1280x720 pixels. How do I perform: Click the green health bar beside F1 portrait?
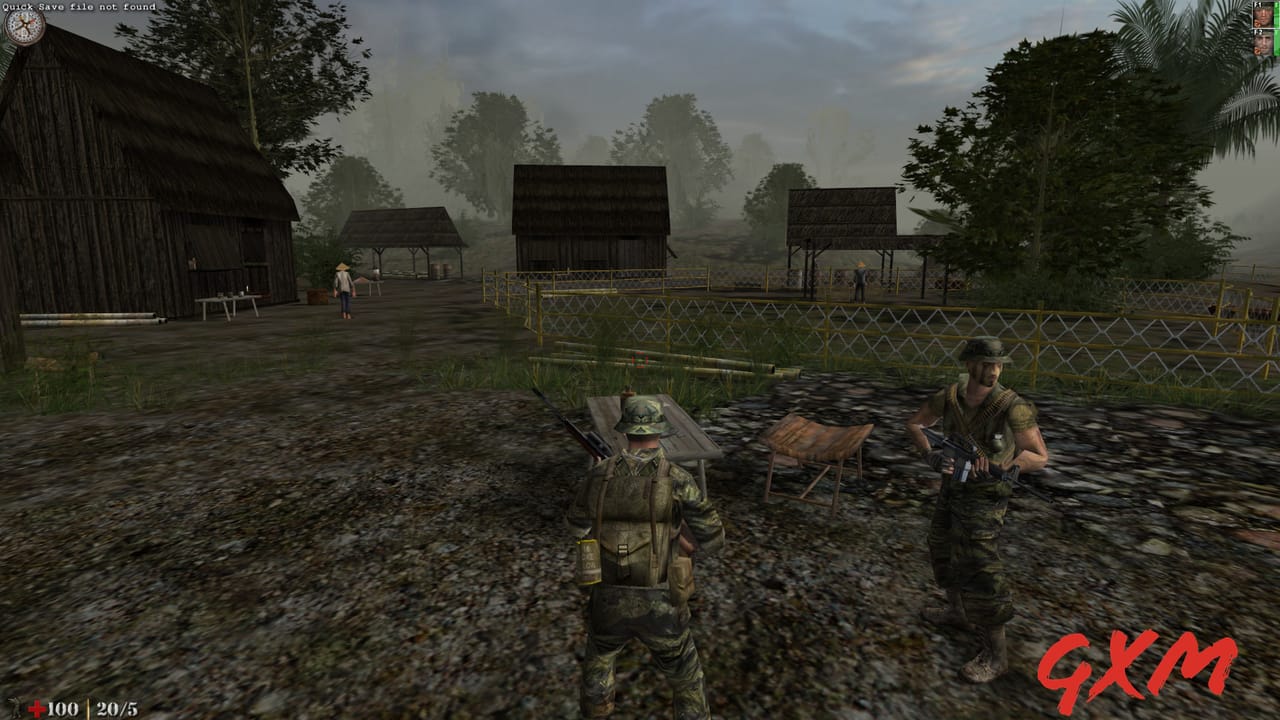[1275, 13]
